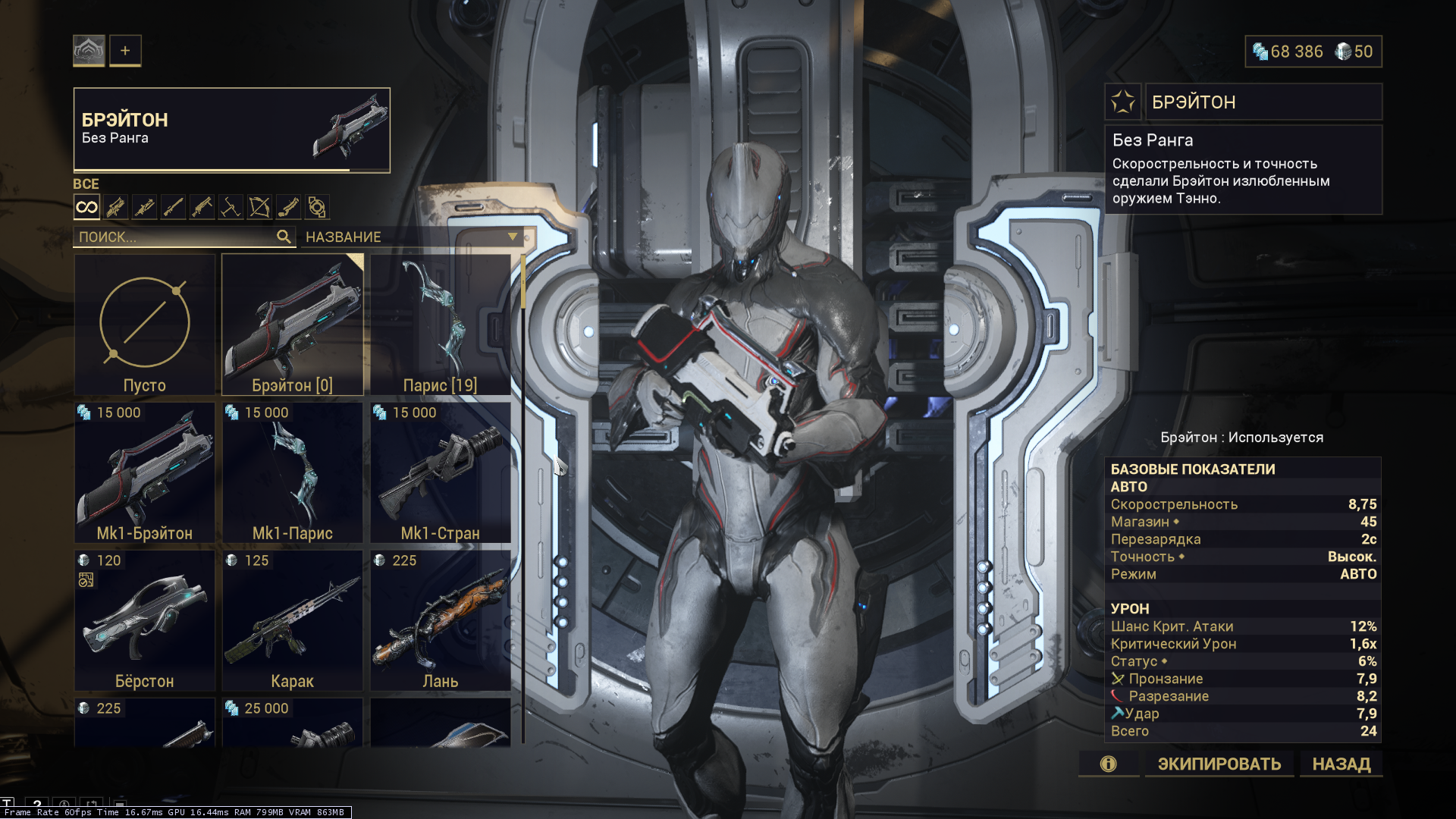Show all weapons with infinity filter
1456x819 pixels.
point(86,207)
